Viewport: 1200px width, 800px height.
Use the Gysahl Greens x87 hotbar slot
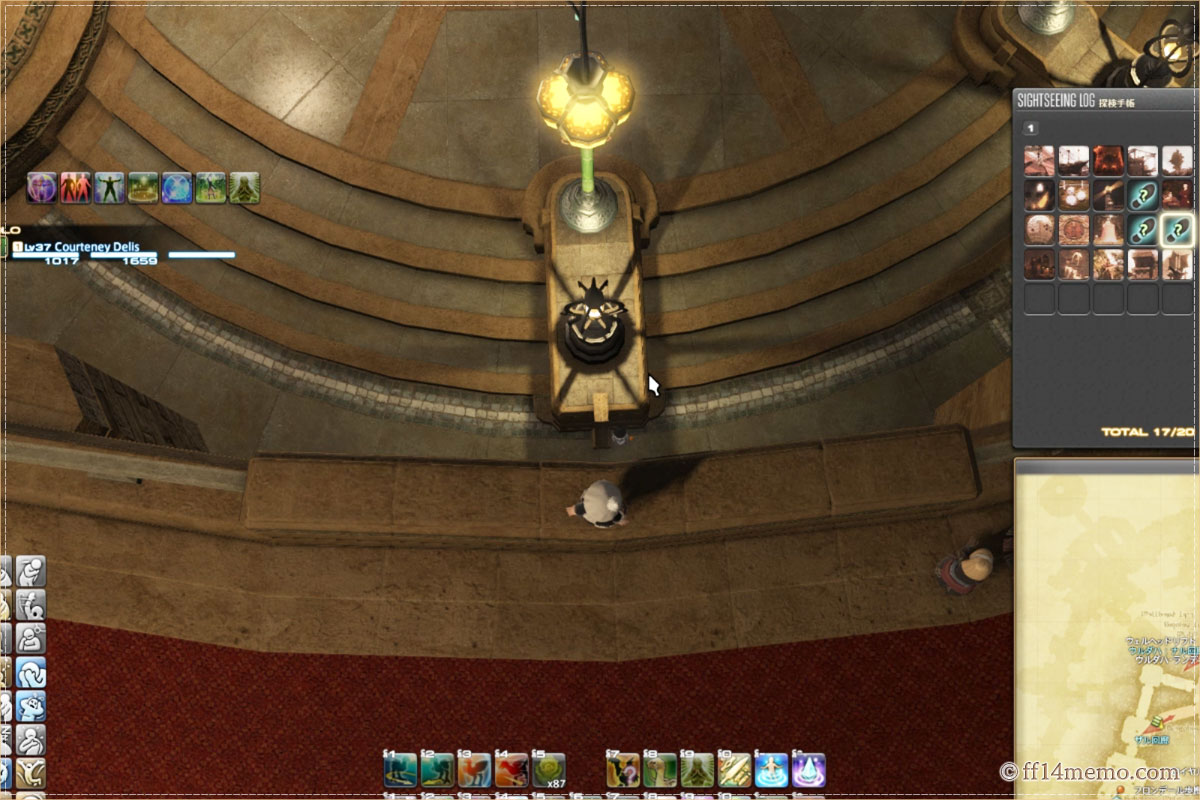(547, 770)
